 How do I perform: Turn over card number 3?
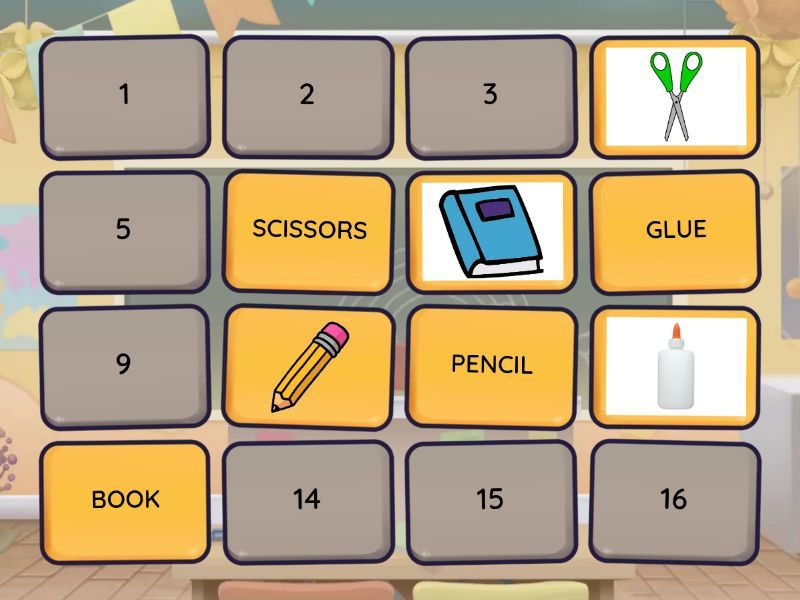click(x=490, y=96)
